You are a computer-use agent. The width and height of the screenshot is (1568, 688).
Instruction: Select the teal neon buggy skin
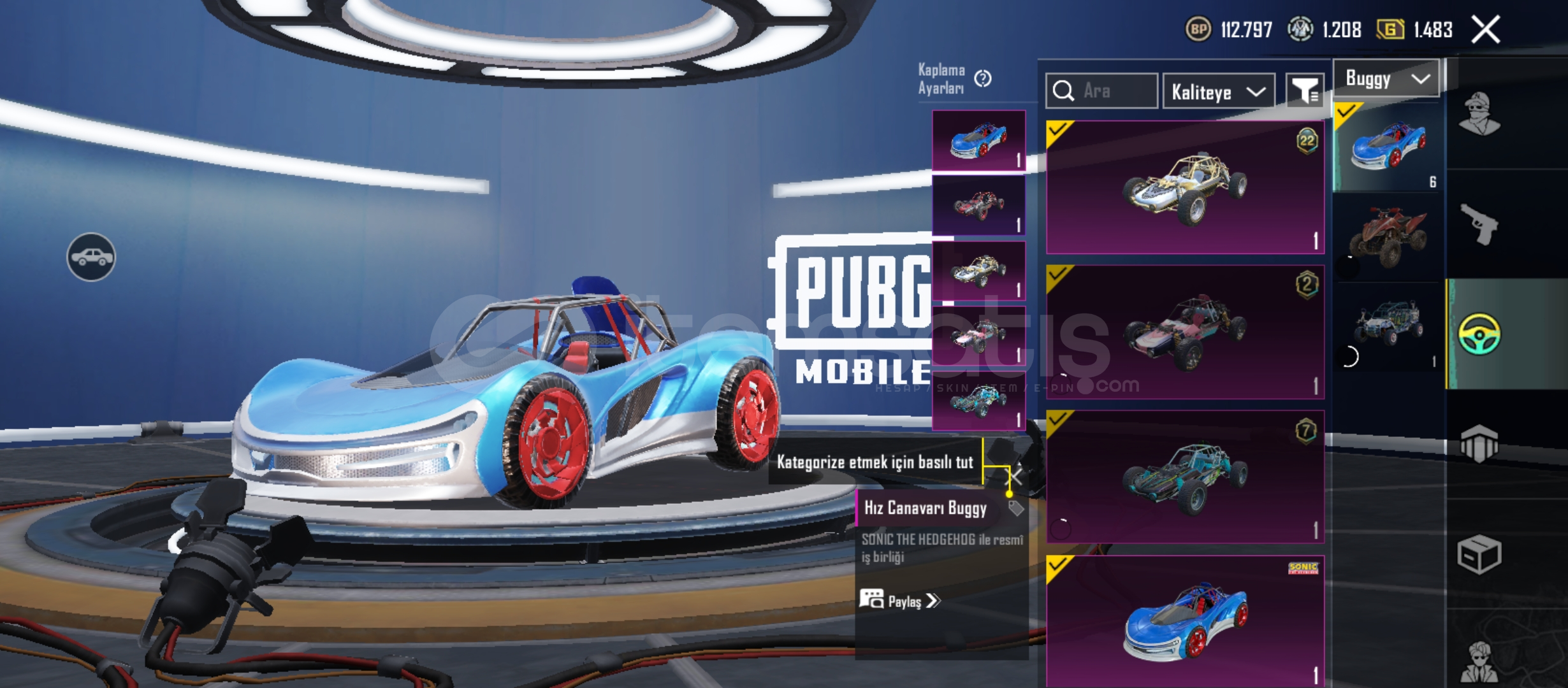pyautogui.click(x=1185, y=477)
